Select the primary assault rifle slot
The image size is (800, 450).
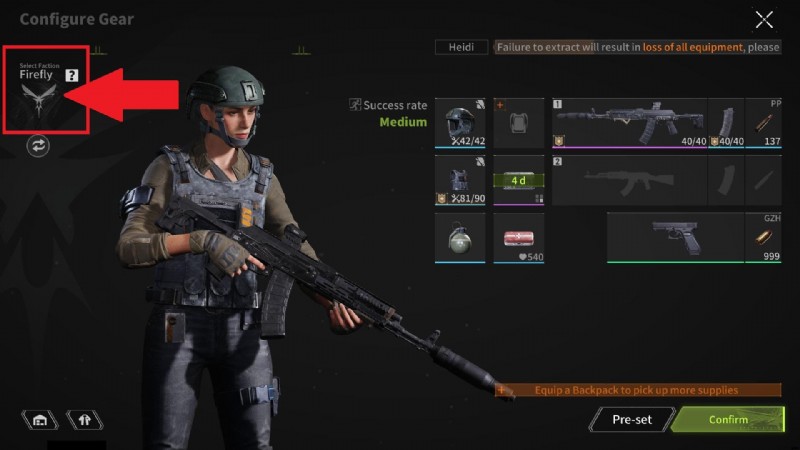click(x=629, y=123)
